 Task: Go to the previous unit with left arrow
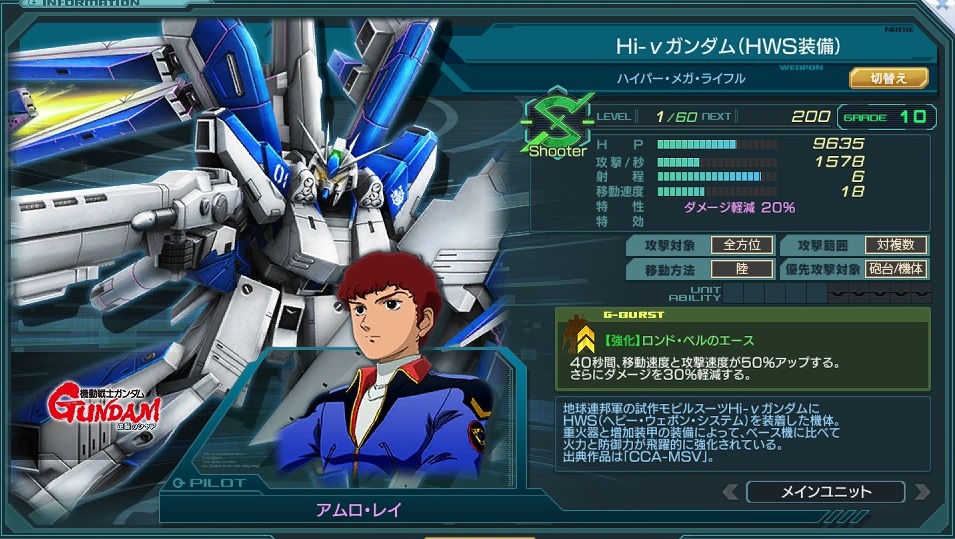pos(731,492)
